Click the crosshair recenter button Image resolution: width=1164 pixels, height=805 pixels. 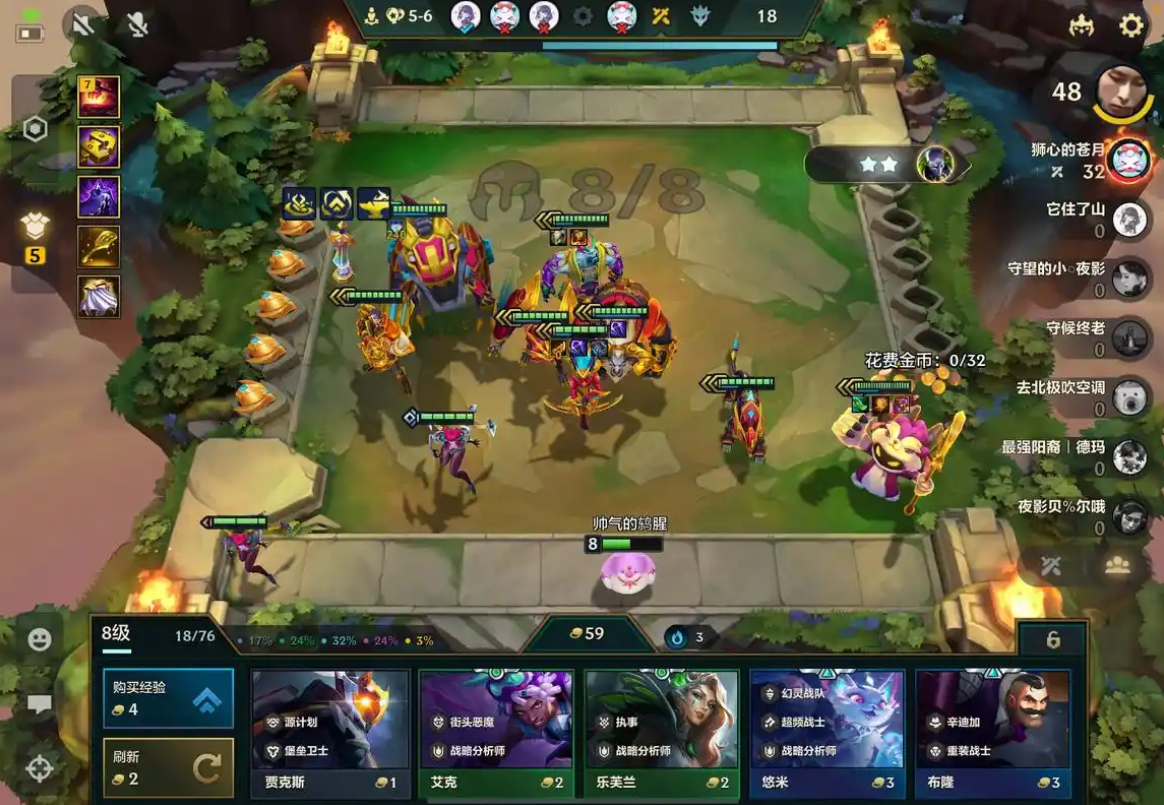coord(39,769)
